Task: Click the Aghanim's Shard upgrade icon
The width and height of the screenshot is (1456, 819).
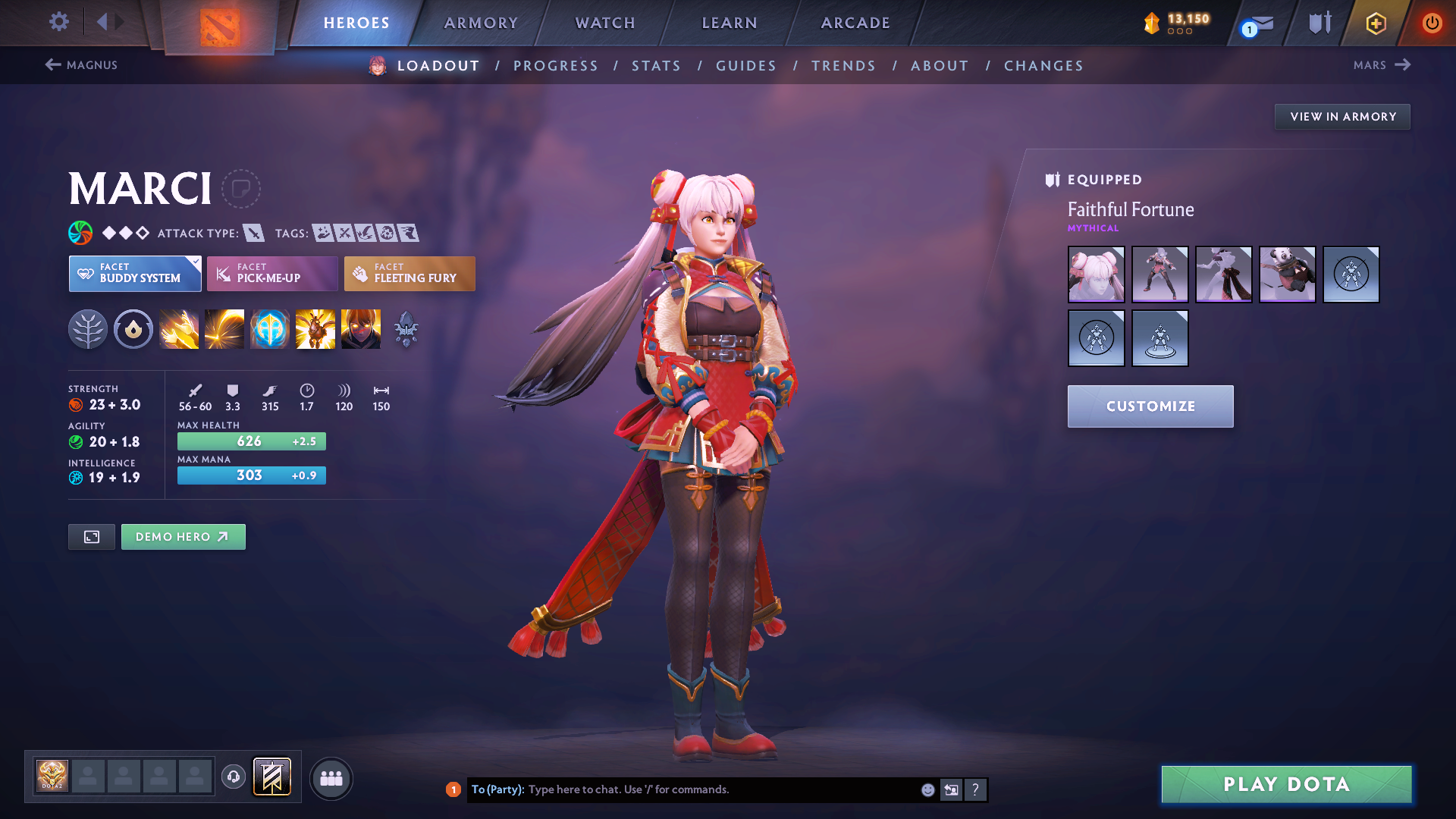Action: (406, 329)
